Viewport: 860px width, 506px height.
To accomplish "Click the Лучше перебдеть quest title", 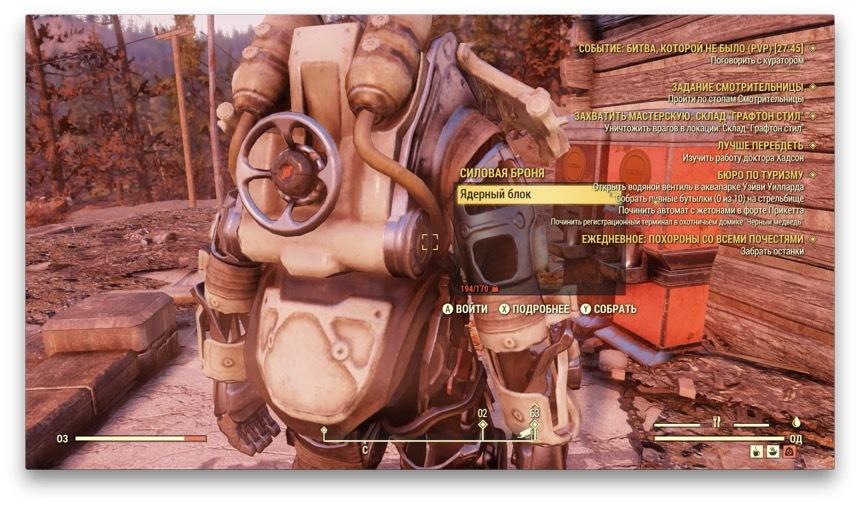I will (760, 146).
